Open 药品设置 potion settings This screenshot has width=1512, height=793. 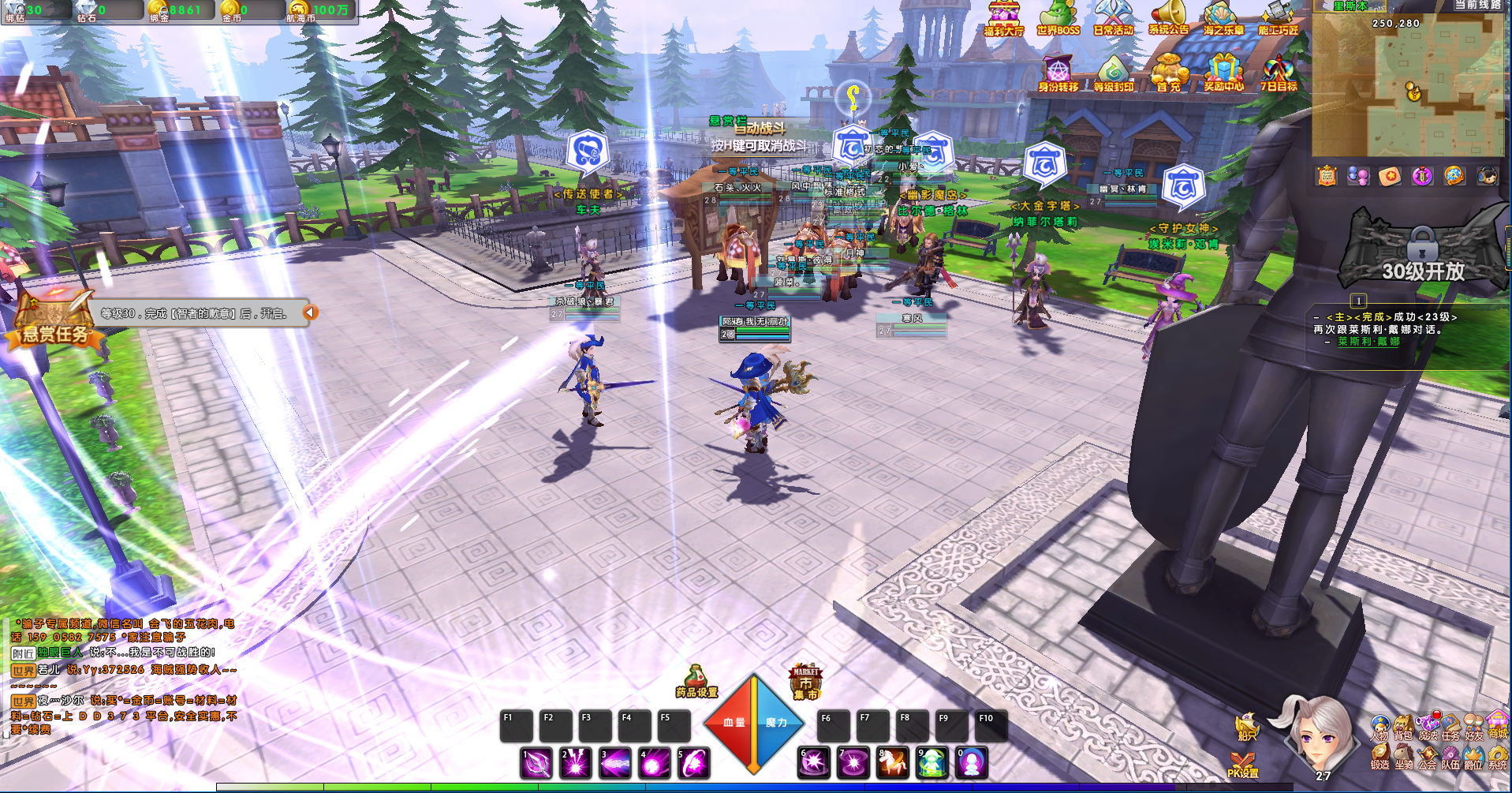(x=696, y=682)
